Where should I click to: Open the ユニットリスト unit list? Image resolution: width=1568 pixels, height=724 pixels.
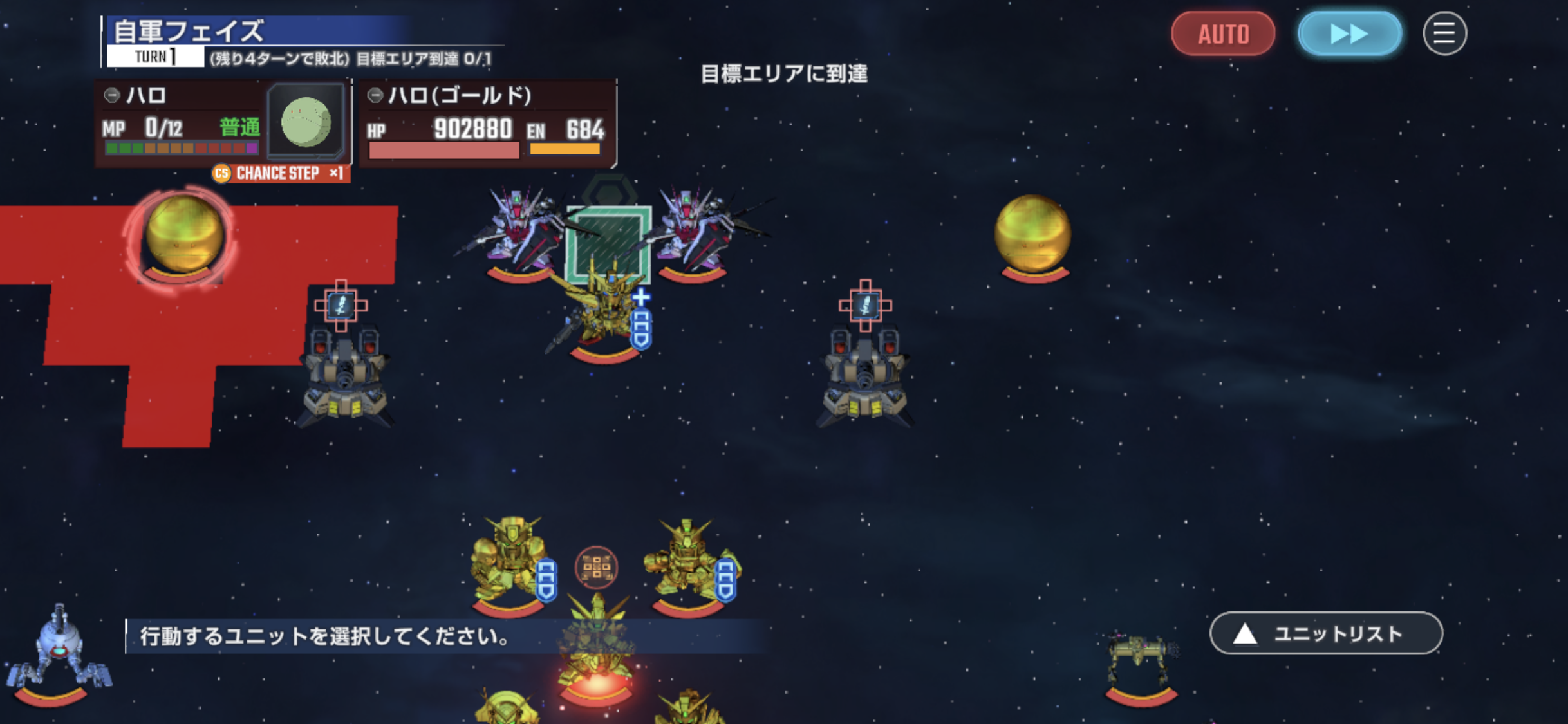pos(1325,633)
